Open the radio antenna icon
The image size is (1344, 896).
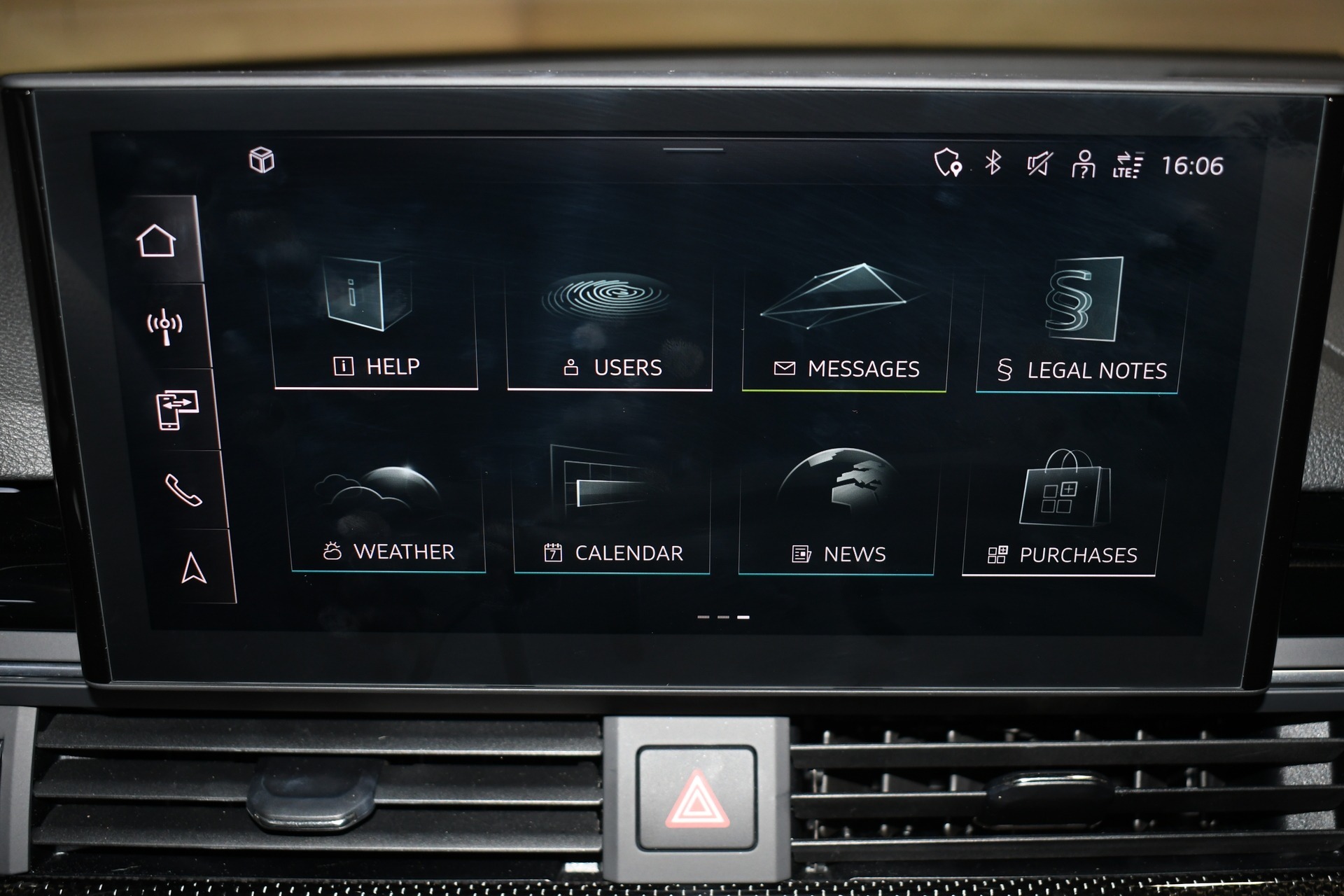pos(165,326)
